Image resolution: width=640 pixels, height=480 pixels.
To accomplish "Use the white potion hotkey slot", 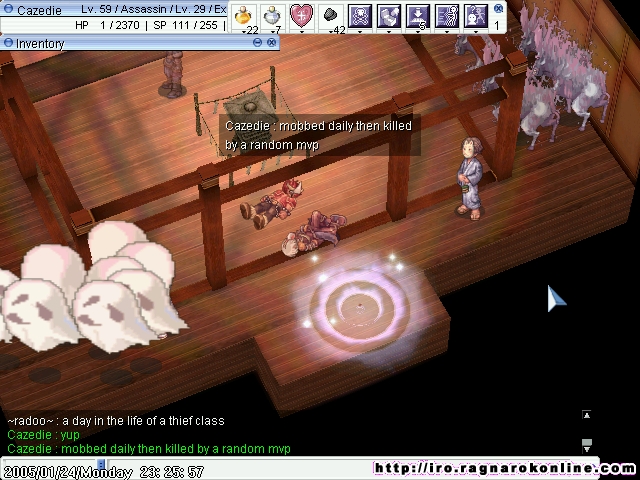I will coord(271,15).
